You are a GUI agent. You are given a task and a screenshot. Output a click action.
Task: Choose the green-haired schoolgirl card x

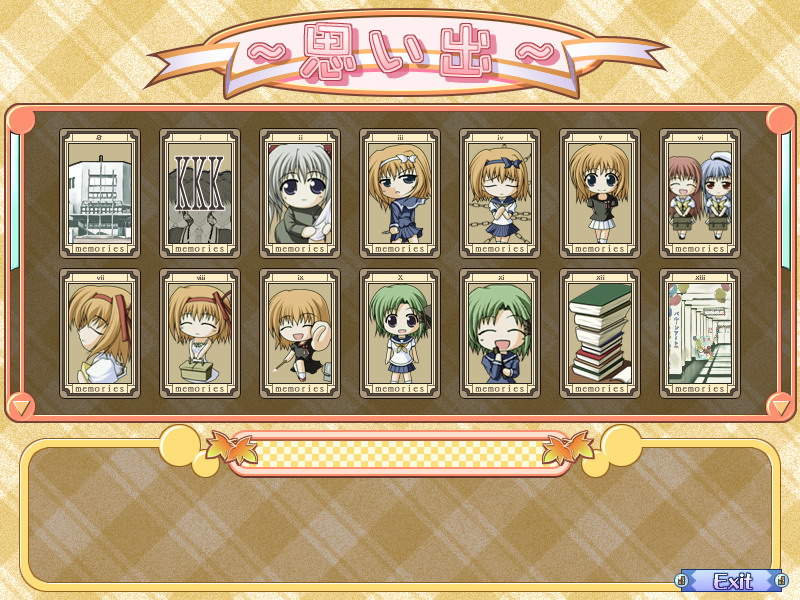click(x=400, y=334)
